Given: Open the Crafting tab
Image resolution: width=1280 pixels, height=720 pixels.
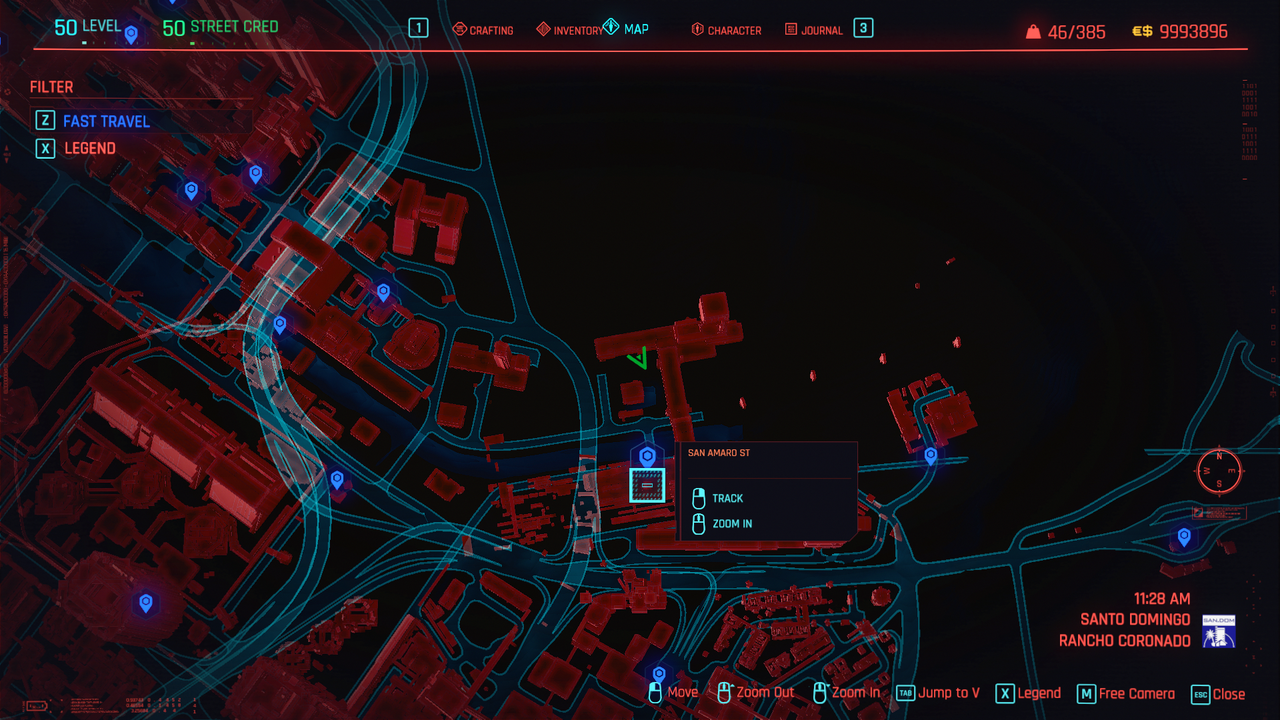Looking at the screenshot, I should (x=483, y=30).
